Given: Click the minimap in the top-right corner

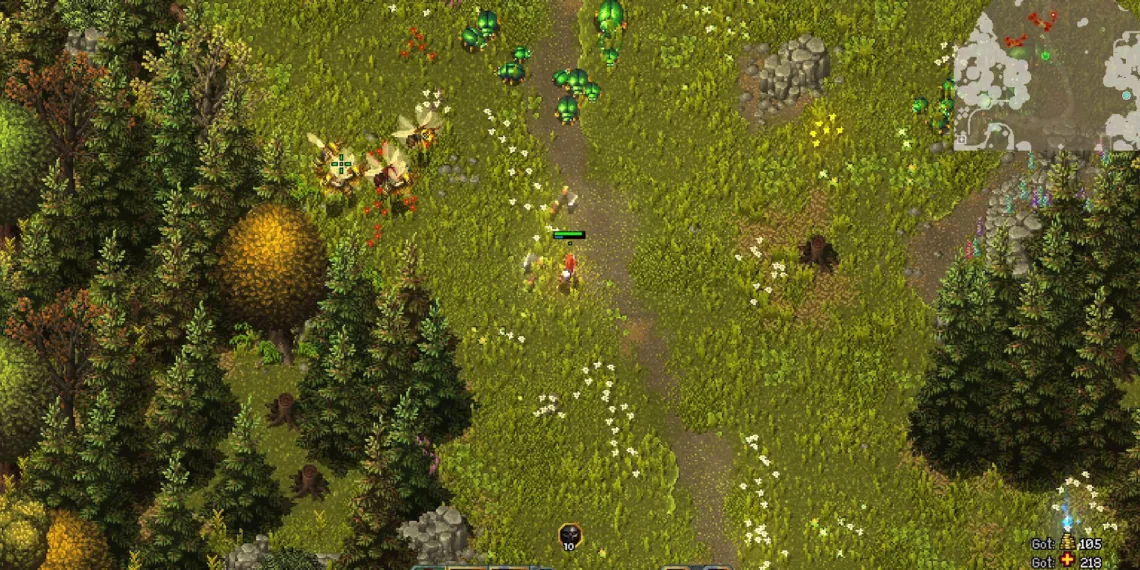Looking at the screenshot, I should pos(1046,75).
